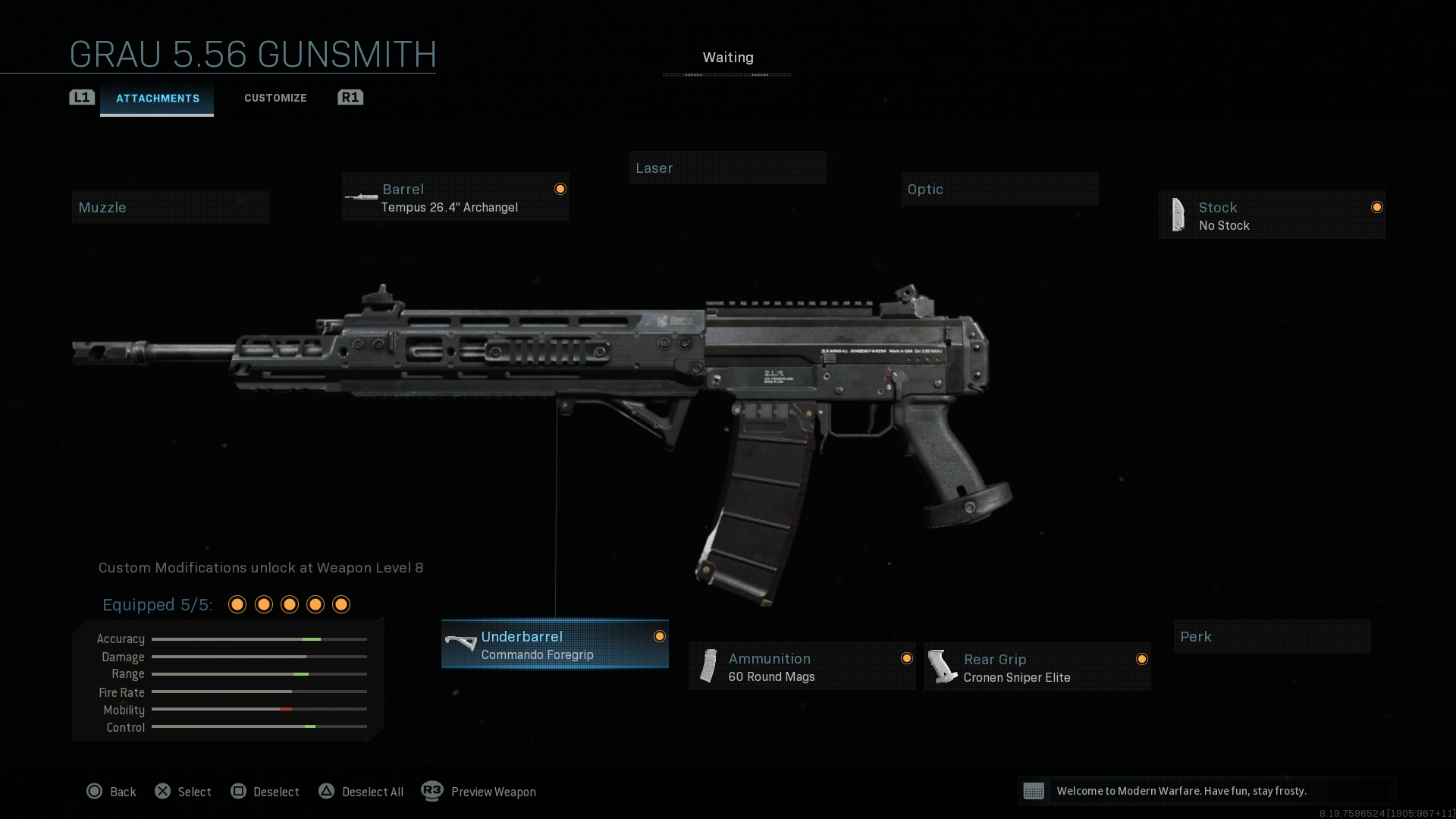Toggle the orange indicator on the Ammunition slot

[x=907, y=657]
